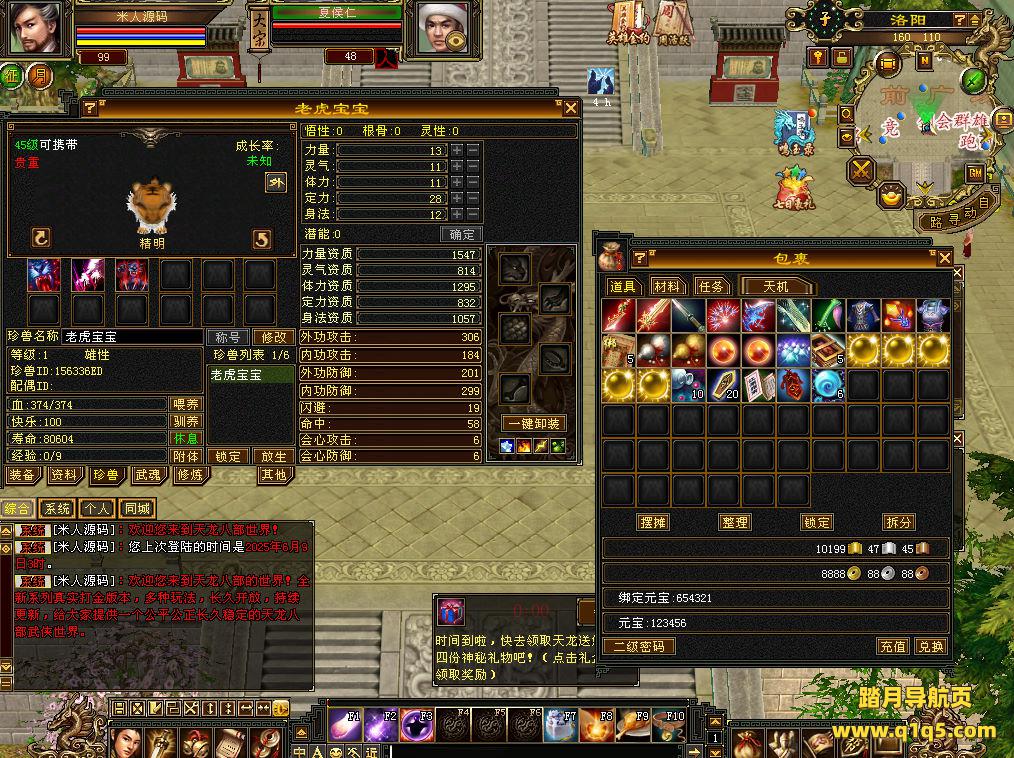Screen dimensions: 1014x758
Task: Open 摆摊 to set up a stall
Action: [653, 522]
